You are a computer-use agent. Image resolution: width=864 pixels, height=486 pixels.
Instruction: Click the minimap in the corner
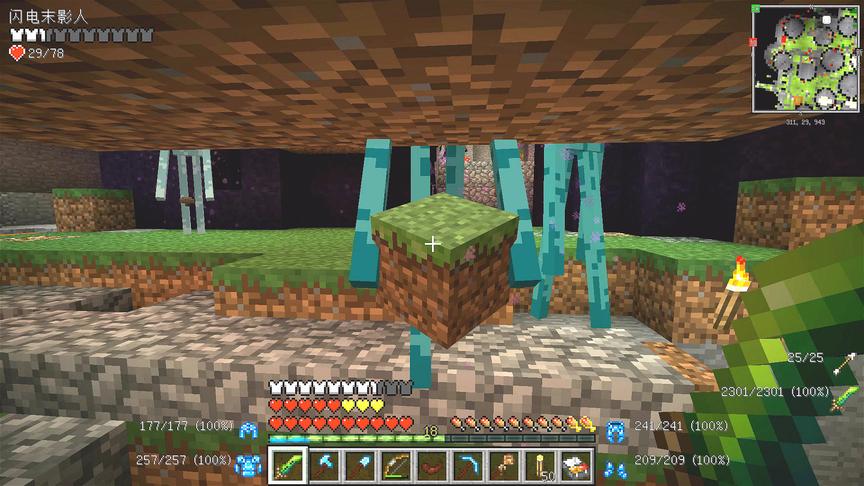click(806, 59)
